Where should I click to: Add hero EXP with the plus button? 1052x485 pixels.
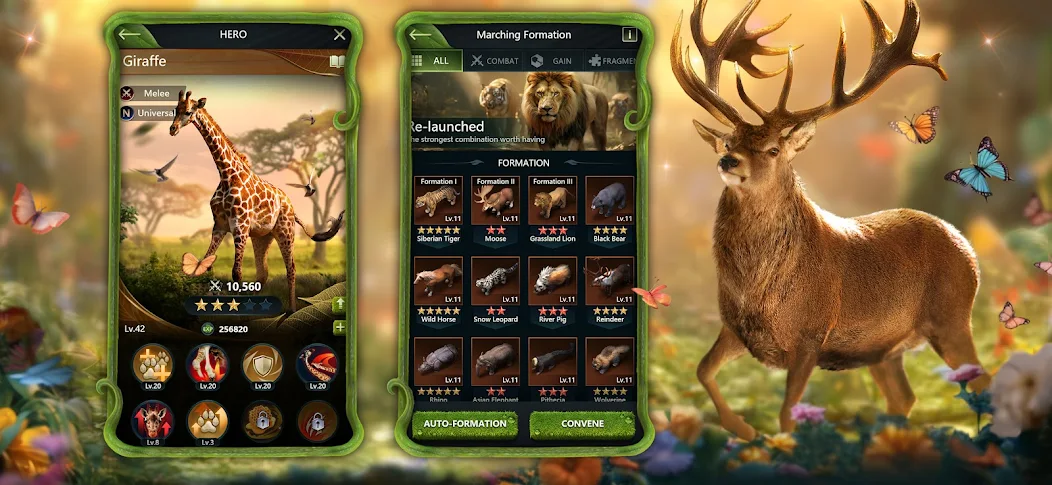pos(339,328)
